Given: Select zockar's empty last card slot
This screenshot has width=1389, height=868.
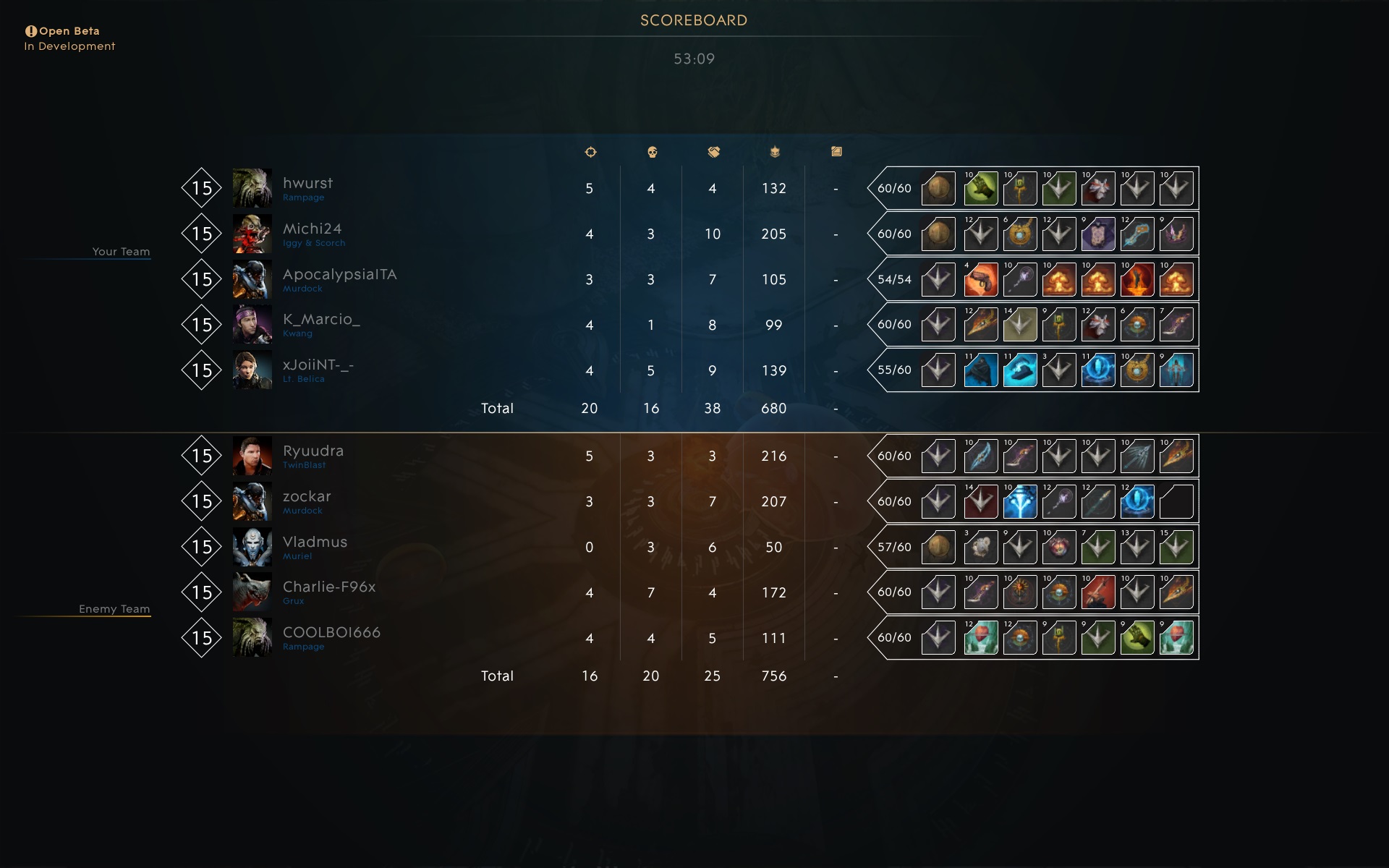Looking at the screenshot, I should 1176,502.
